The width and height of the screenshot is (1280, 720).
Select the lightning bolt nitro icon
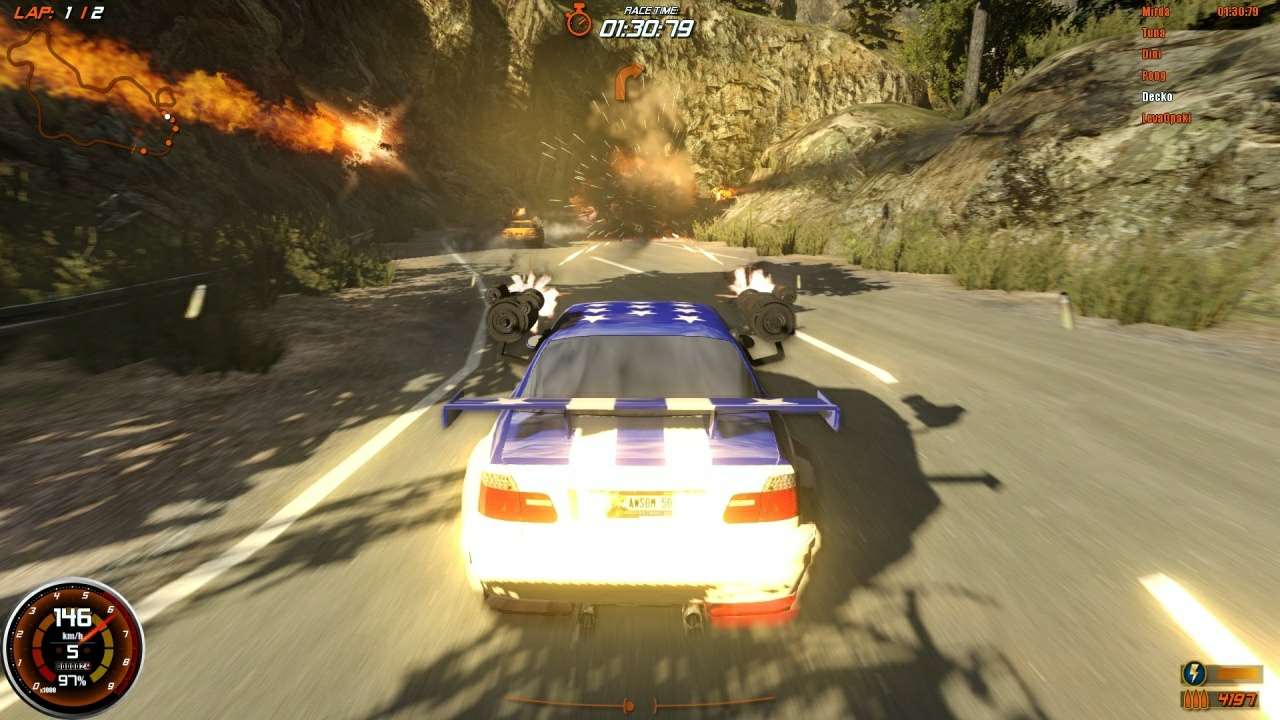(x=1194, y=673)
